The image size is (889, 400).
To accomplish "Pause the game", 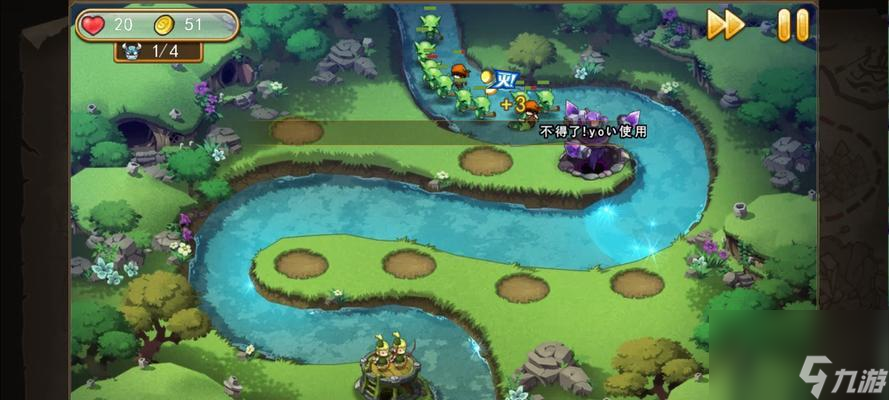I will tap(792, 25).
